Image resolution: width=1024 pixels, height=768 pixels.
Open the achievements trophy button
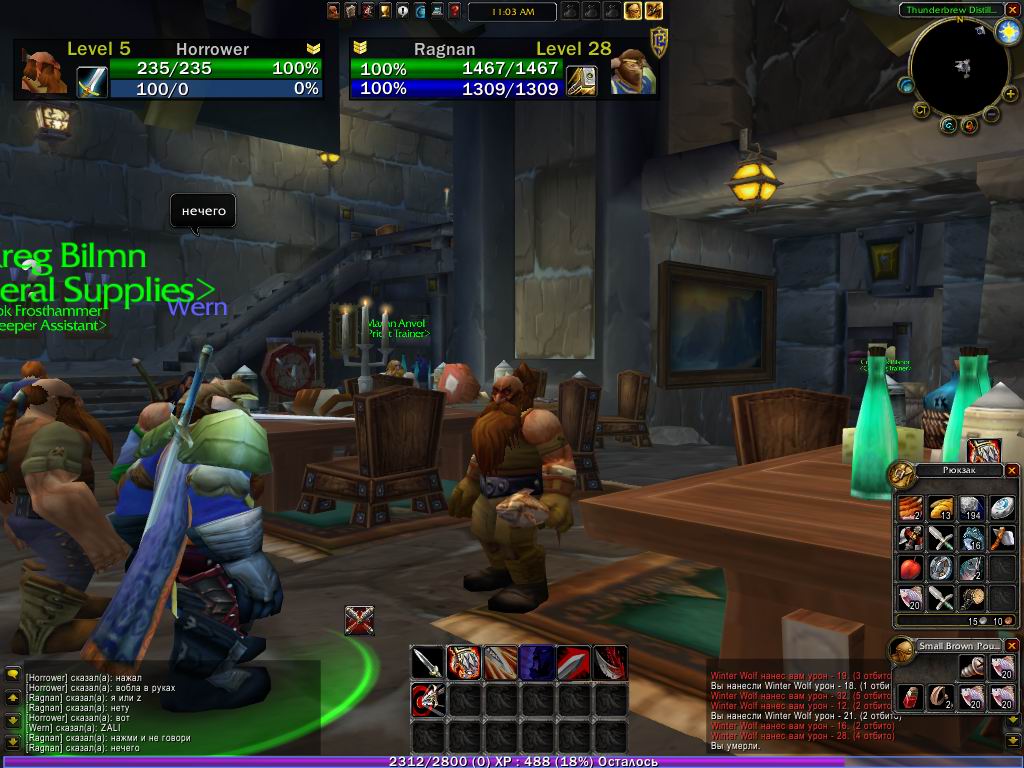(384, 11)
